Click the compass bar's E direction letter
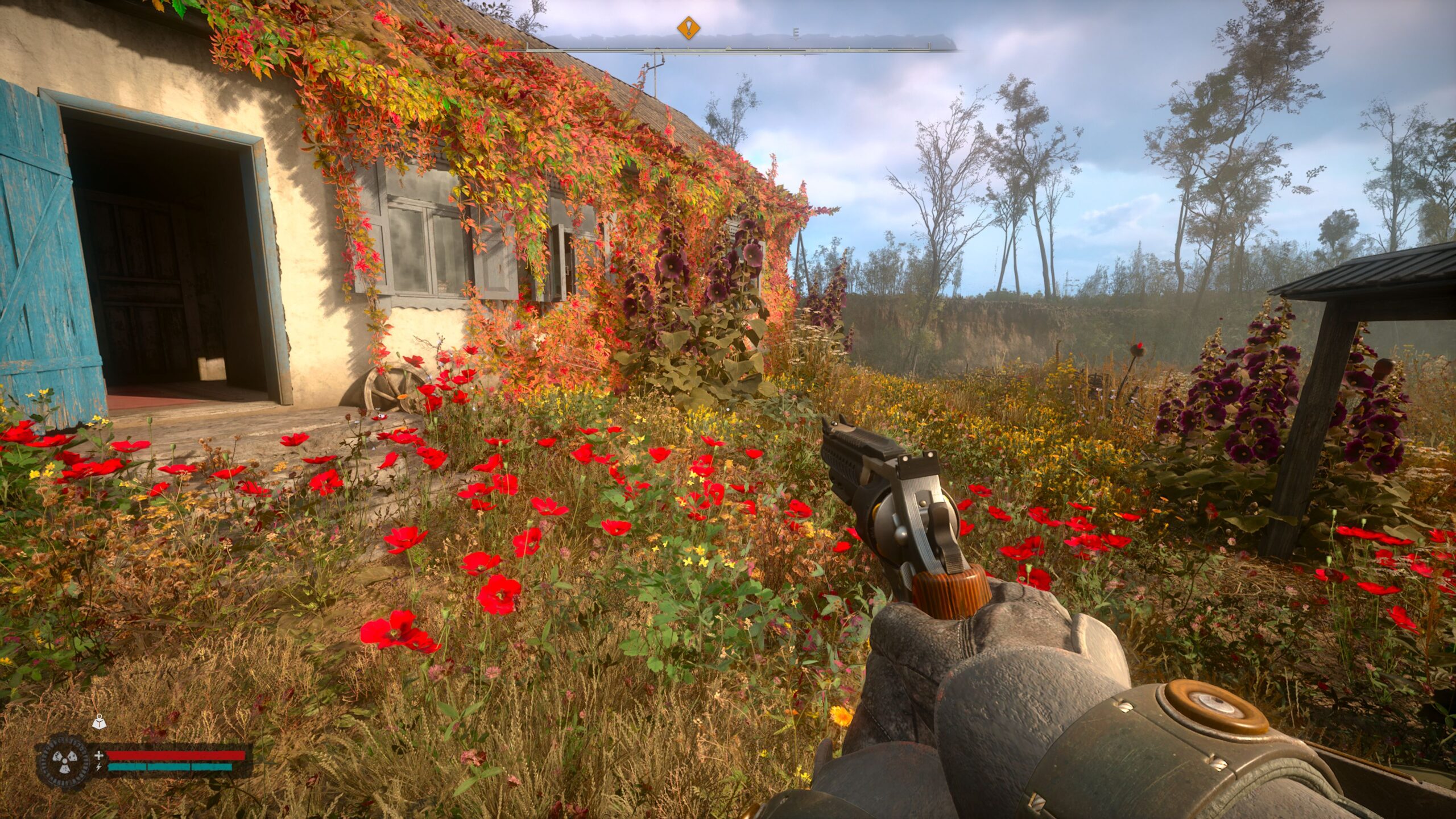 pos(796,34)
